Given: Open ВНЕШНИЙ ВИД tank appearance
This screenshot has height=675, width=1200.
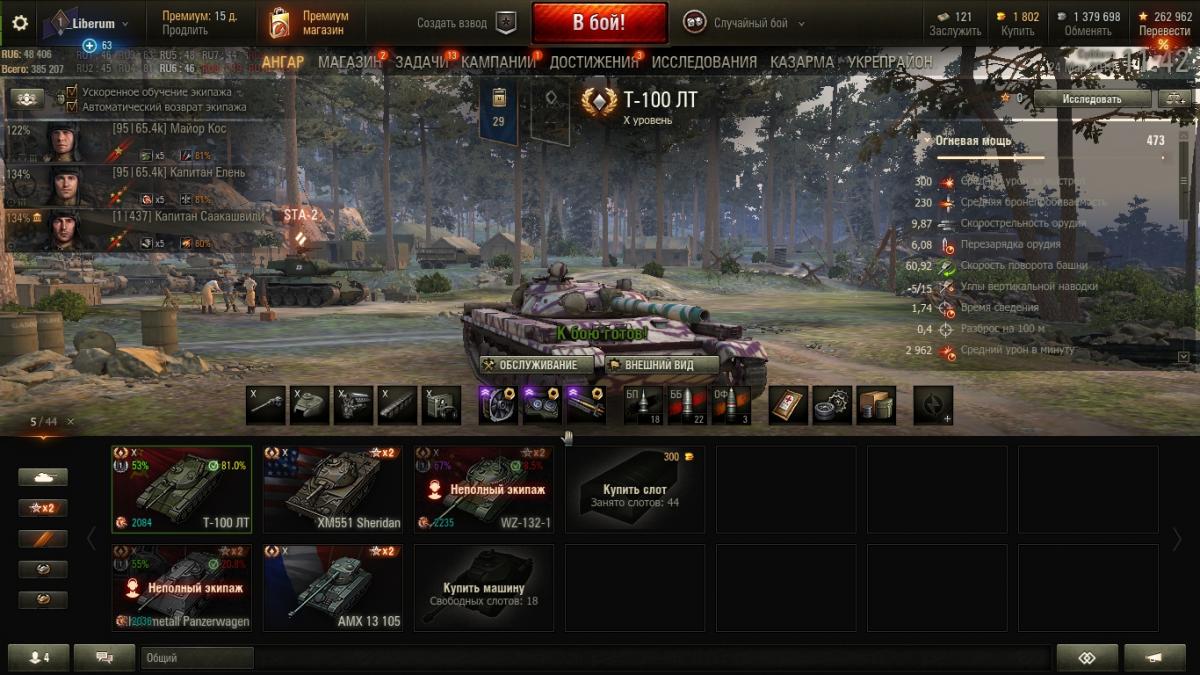Looking at the screenshot, I should click(x=662, y=365).
